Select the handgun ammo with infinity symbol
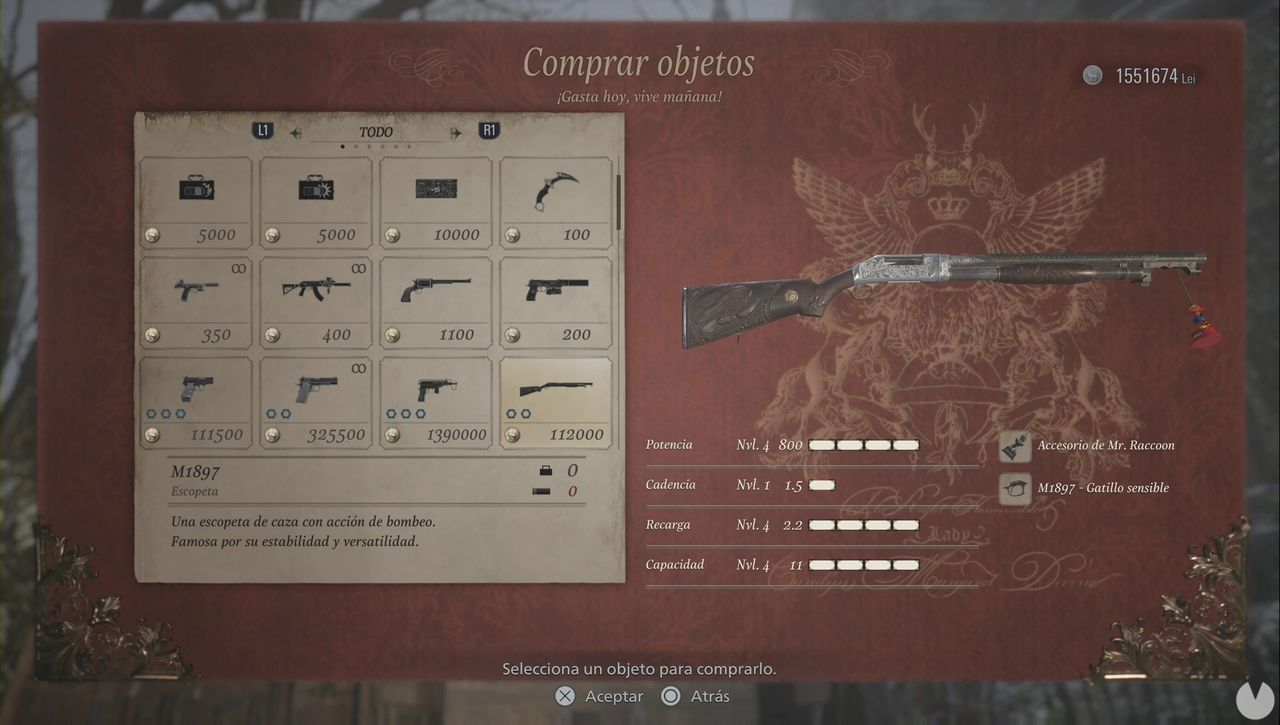The image size is (1280, 725). 195,290
